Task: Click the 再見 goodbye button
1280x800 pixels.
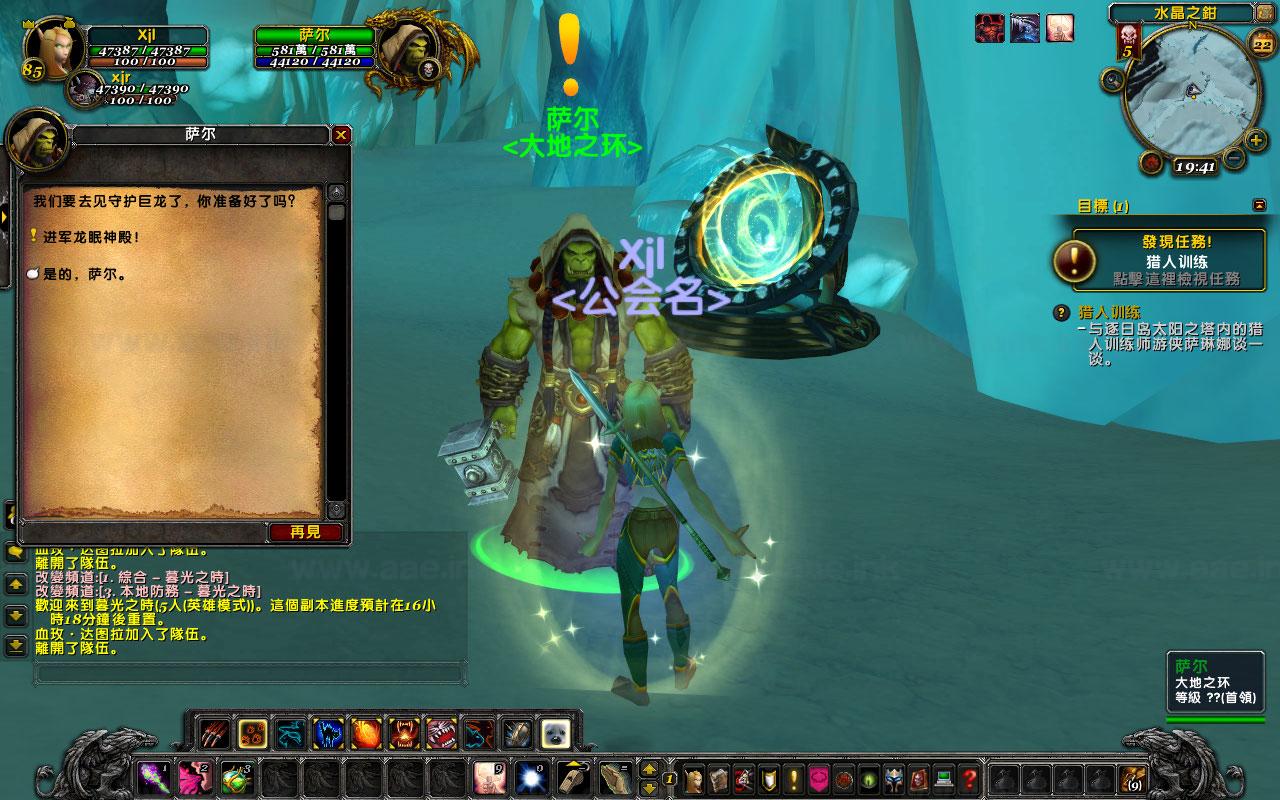Action: 305,532
